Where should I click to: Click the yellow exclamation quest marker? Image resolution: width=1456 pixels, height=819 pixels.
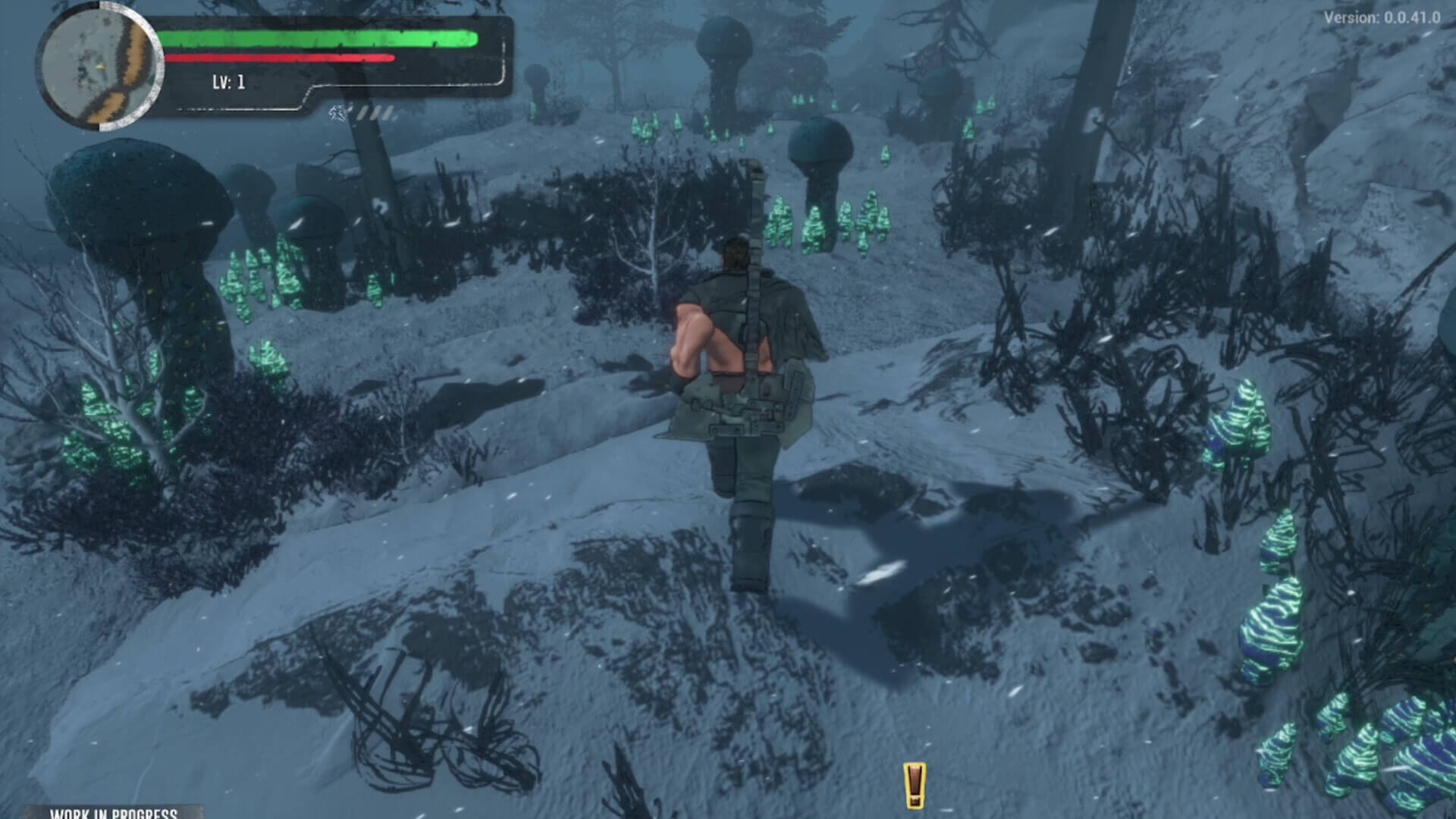click(915, 779)
